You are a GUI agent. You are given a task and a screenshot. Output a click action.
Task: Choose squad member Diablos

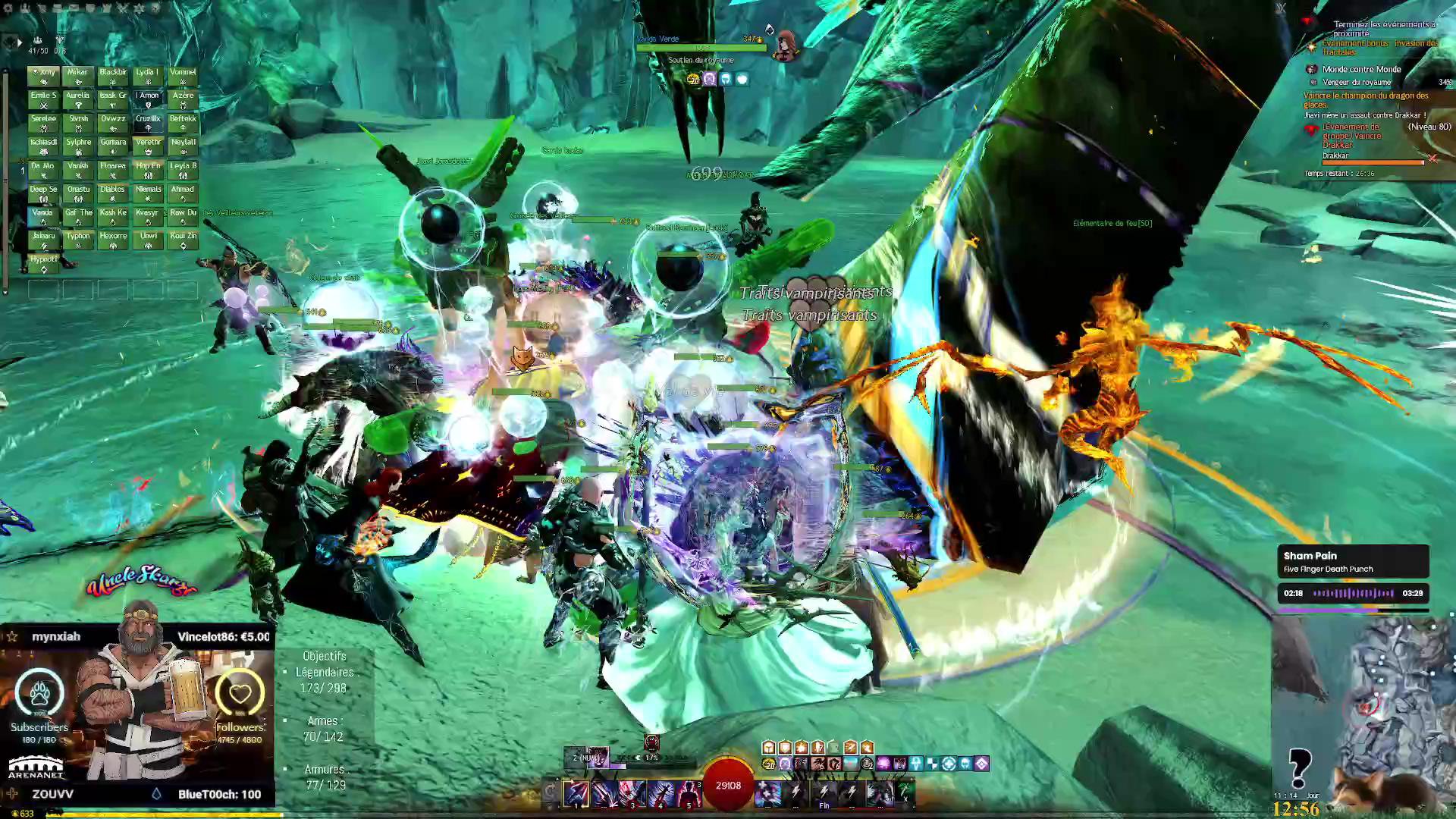[113, 193]
